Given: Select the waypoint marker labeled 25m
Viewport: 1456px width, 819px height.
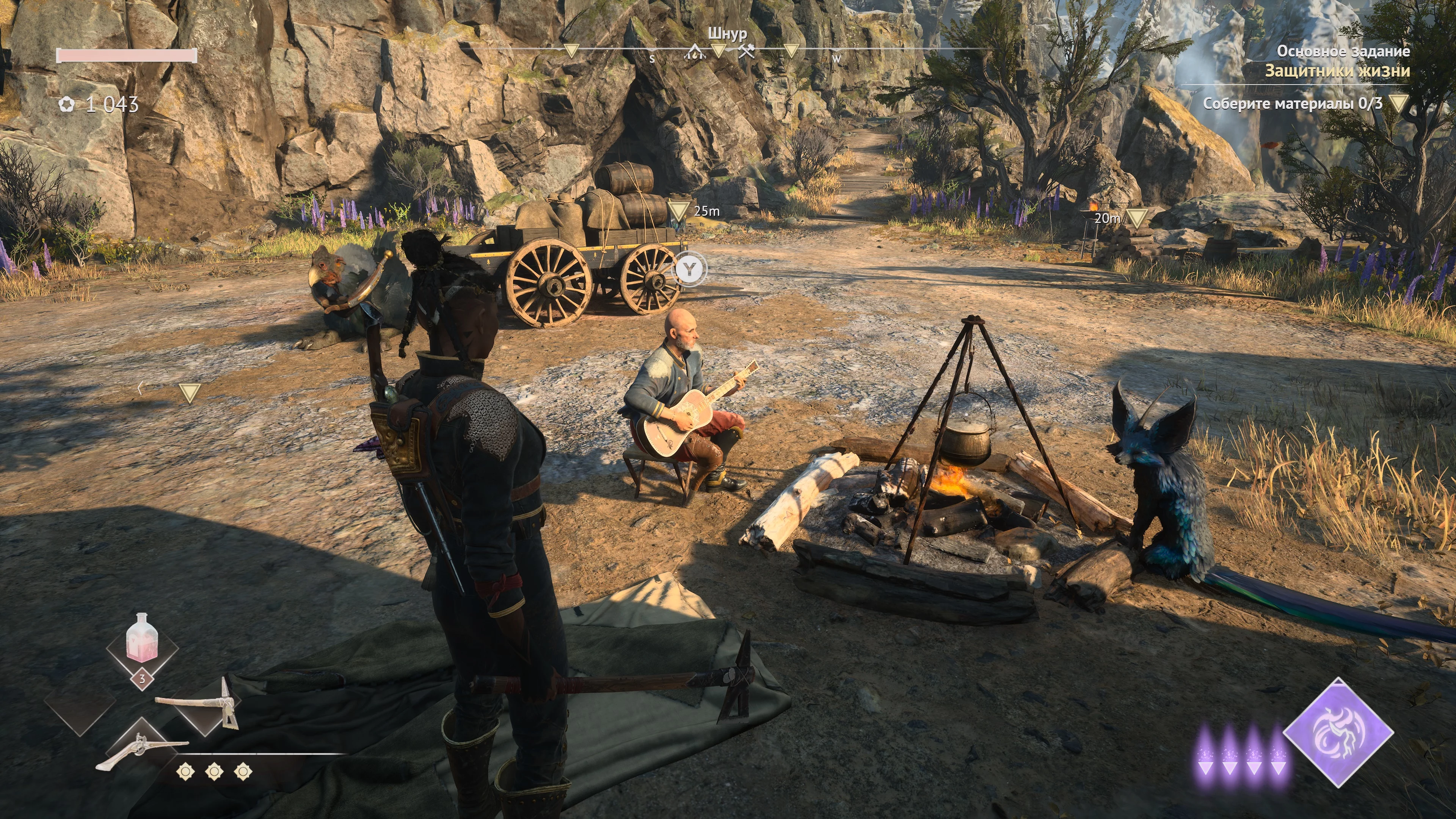Looking at the screenshot, I should (x=679, y=211).
